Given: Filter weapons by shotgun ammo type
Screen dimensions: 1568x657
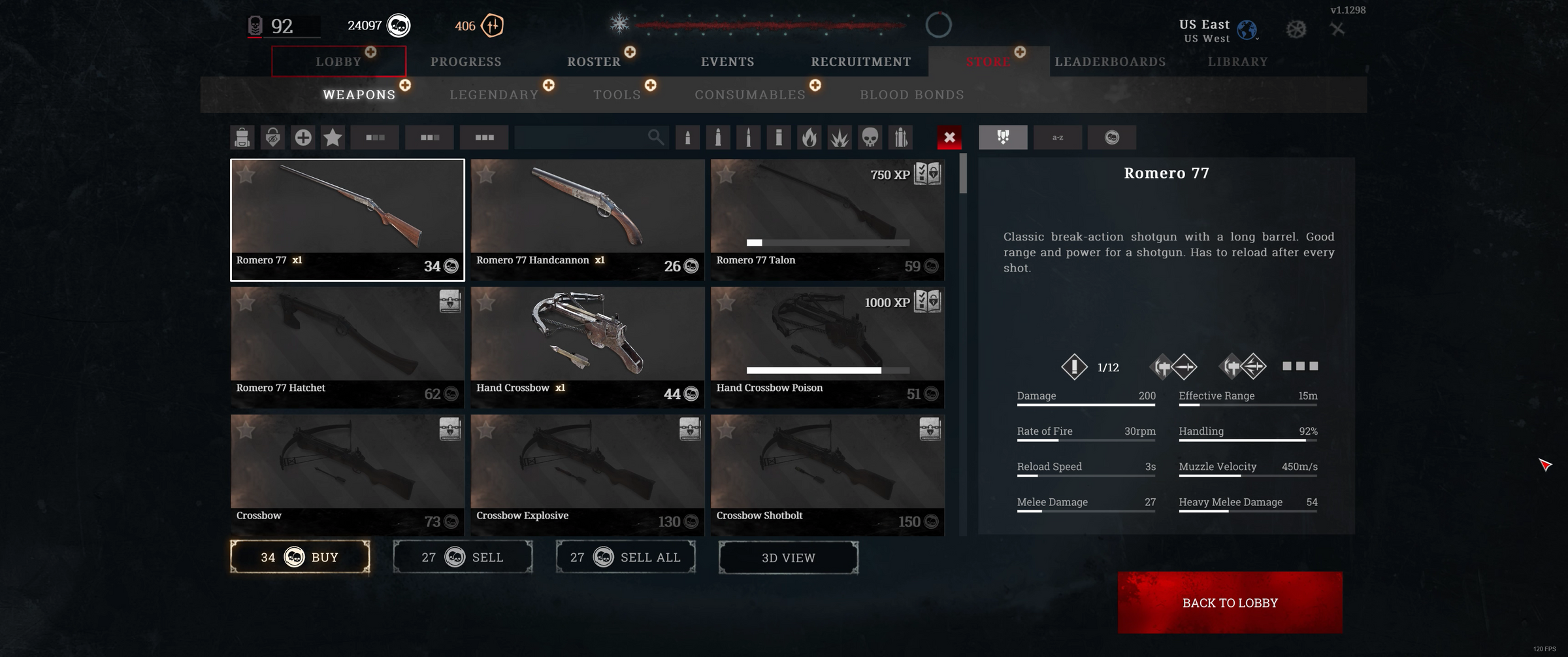Looking at the screenshot, I should click(x=779, y=137).
